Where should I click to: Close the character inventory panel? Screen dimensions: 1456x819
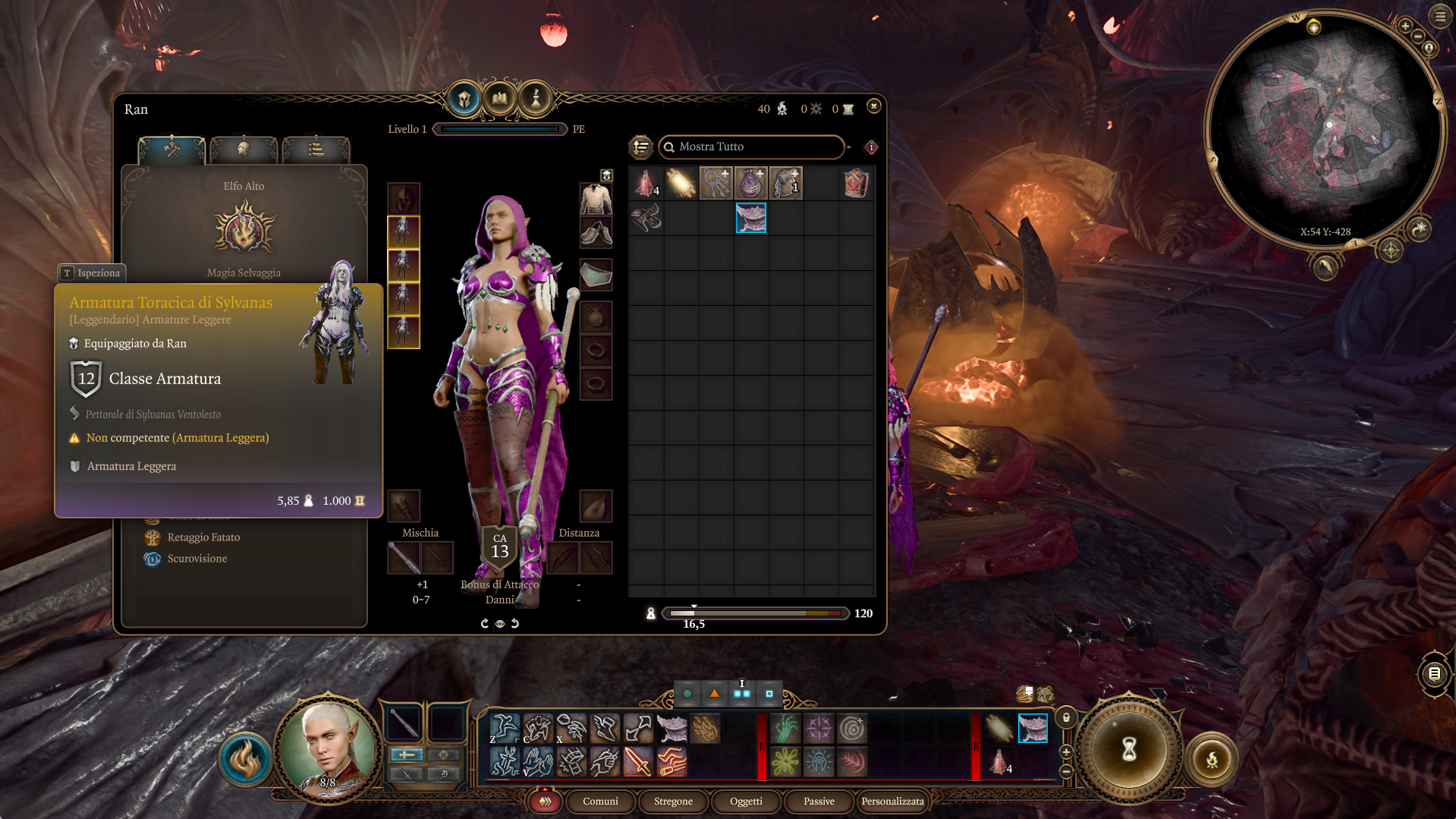coord(873,106)
